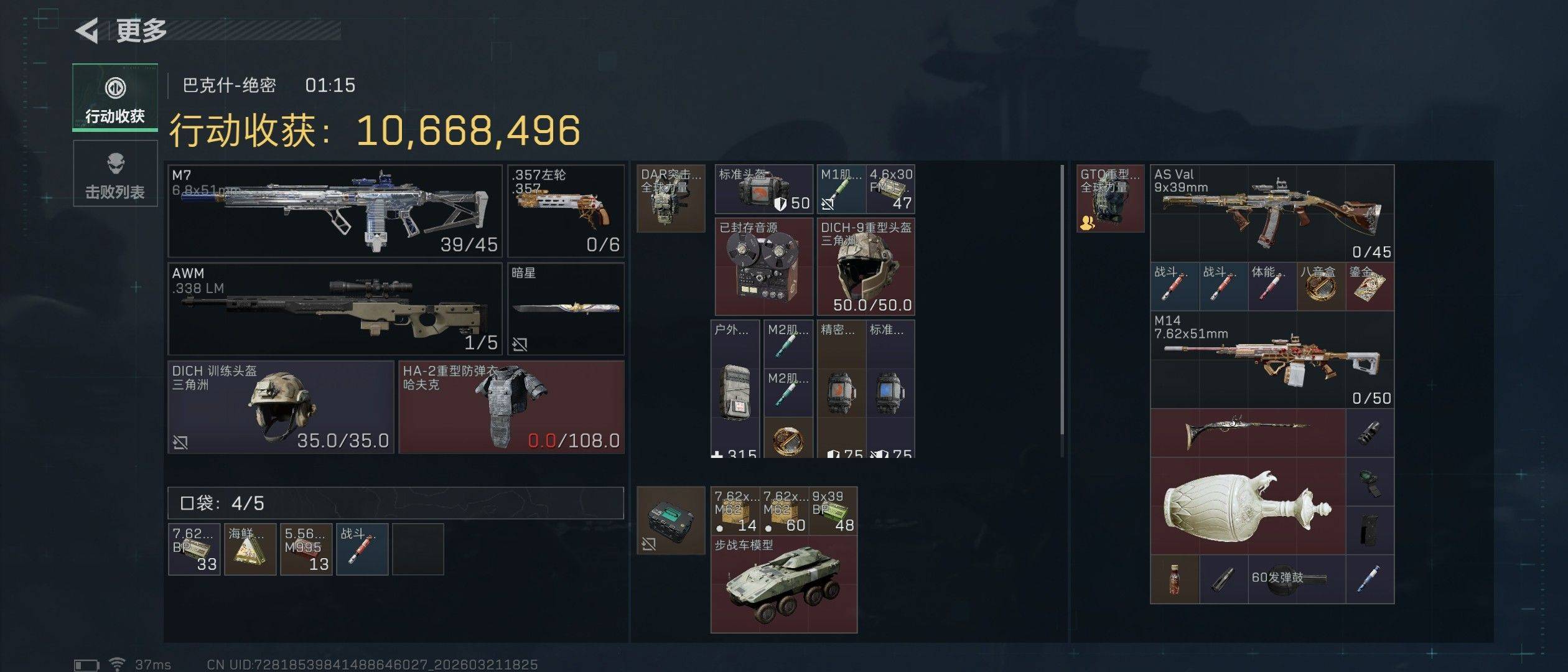Select the 海鲜 item in pocket

coord(250,549)
